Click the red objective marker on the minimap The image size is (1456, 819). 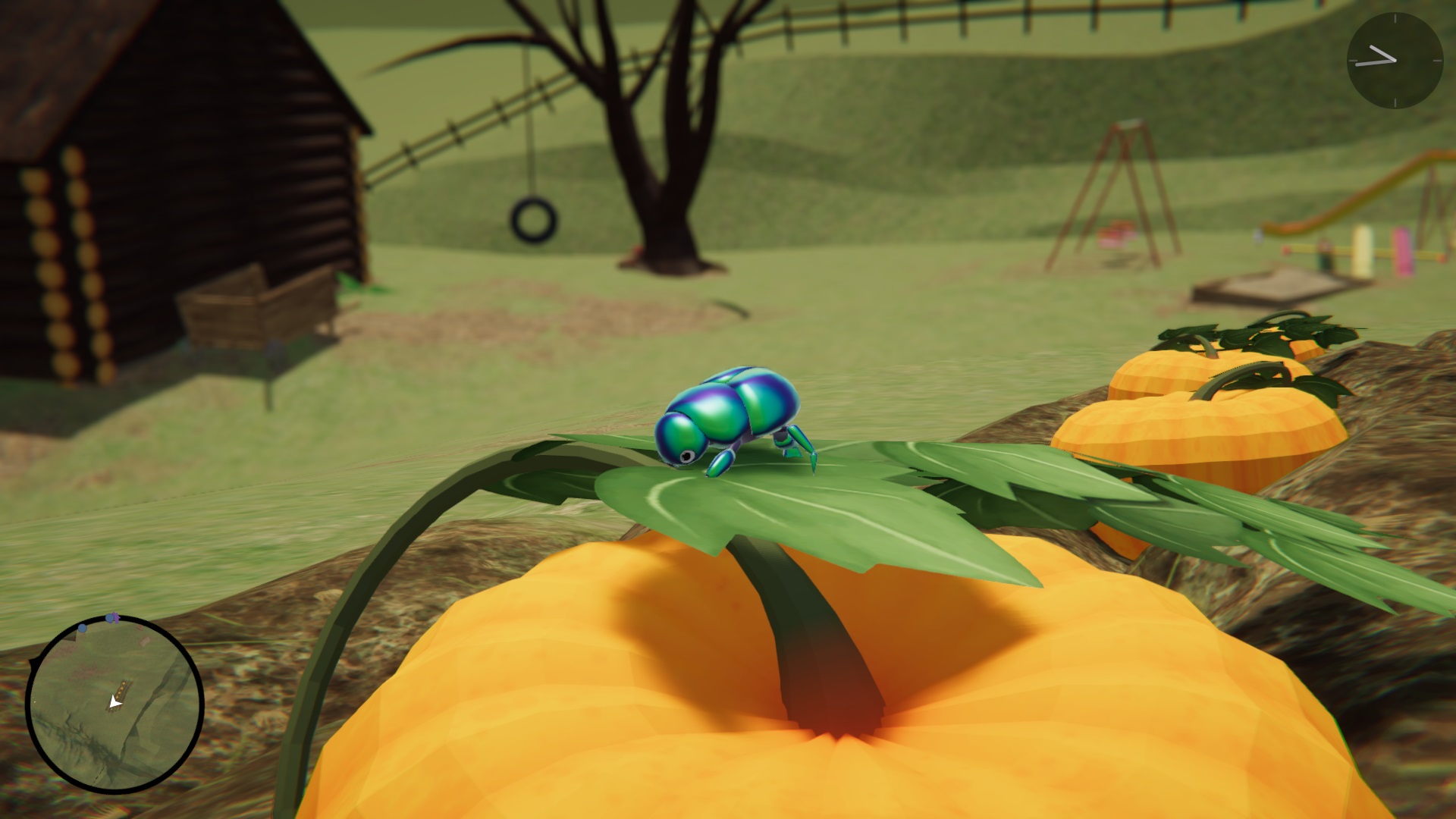(x=140, y=626)
